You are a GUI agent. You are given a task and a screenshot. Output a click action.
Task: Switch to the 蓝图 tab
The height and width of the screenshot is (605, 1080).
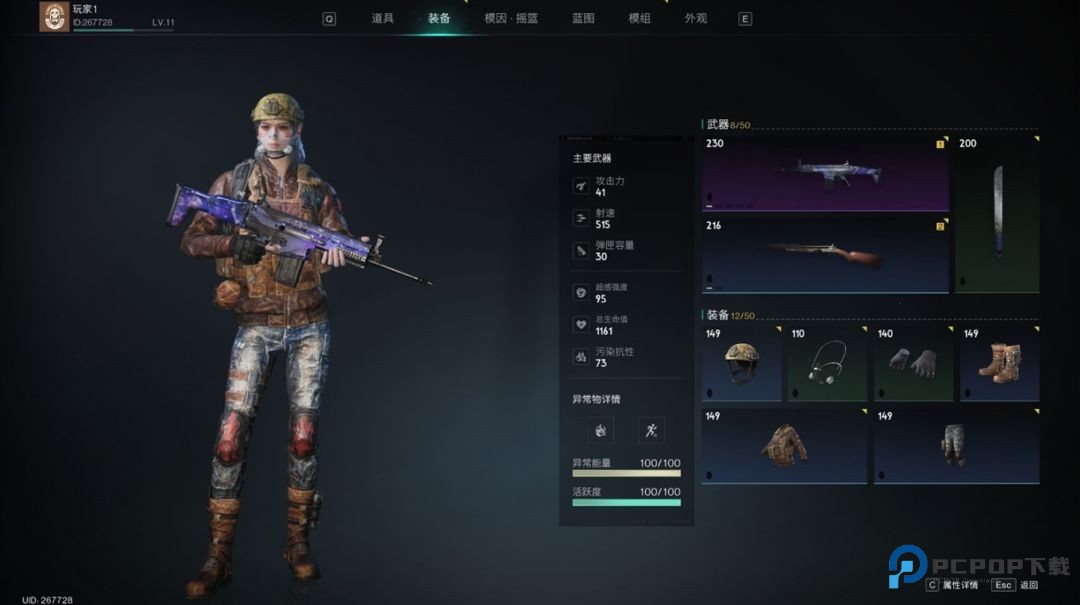click(x=583, y=18)
